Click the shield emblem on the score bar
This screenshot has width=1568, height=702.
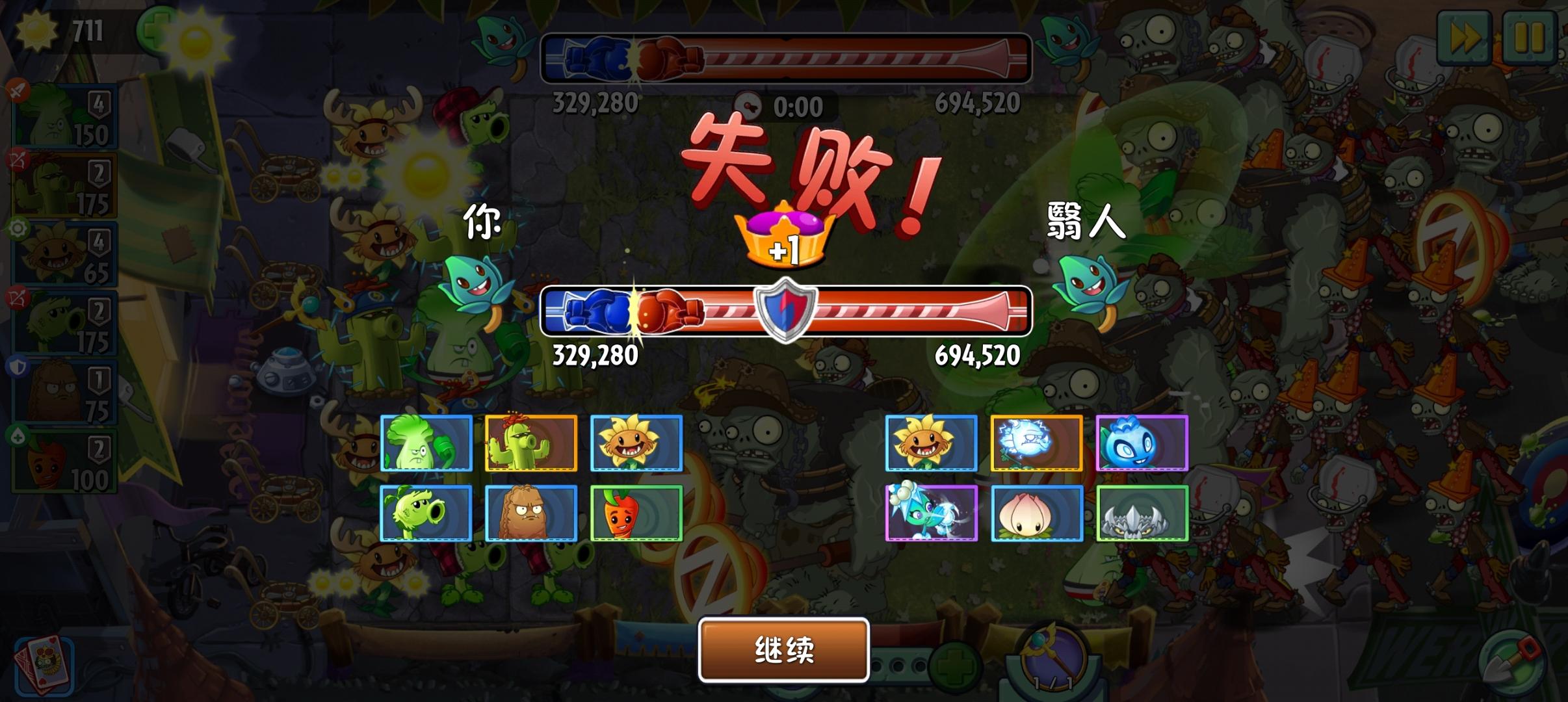point(785,310)
